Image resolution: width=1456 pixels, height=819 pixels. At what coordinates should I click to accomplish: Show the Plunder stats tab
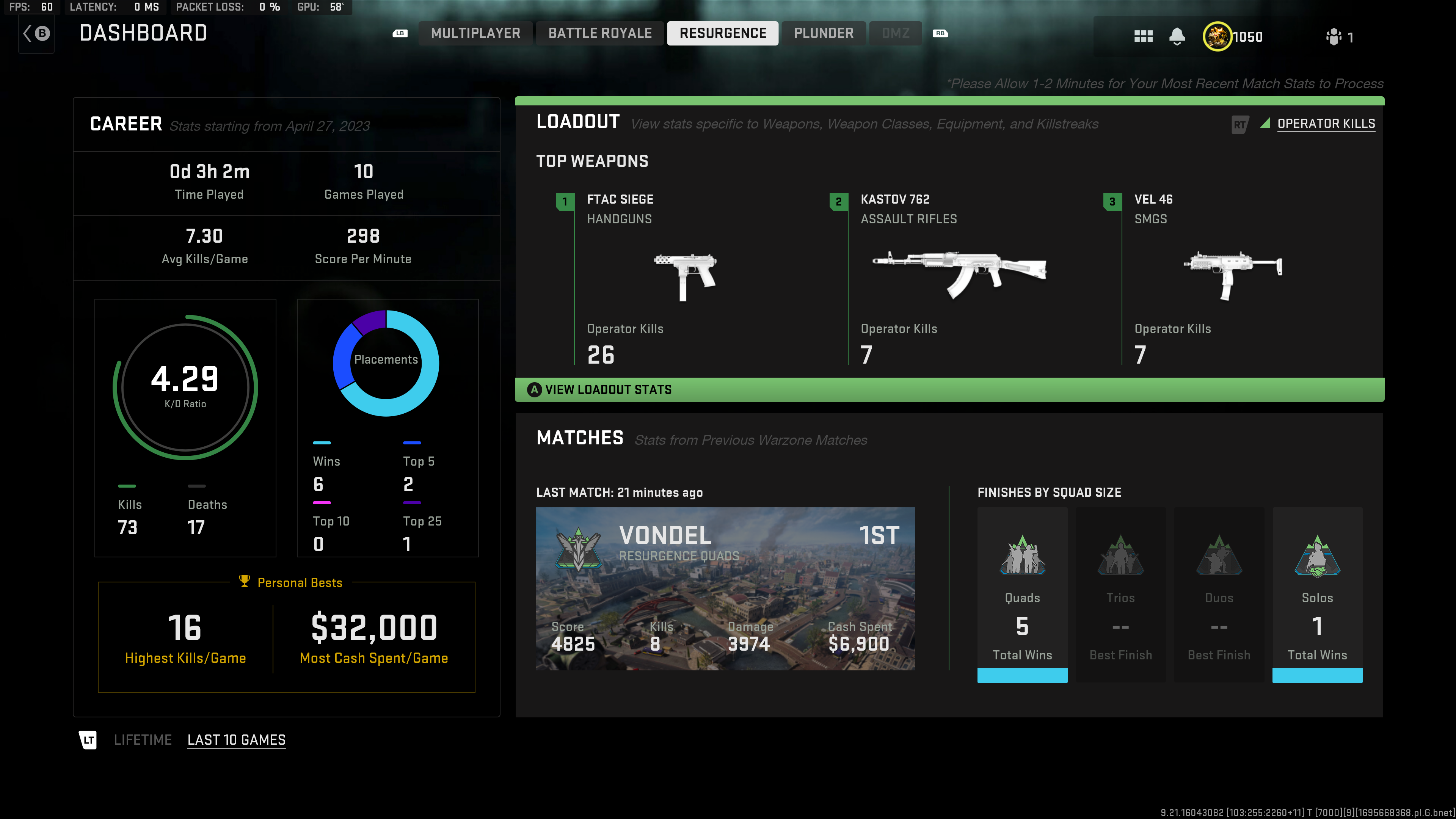824,33
